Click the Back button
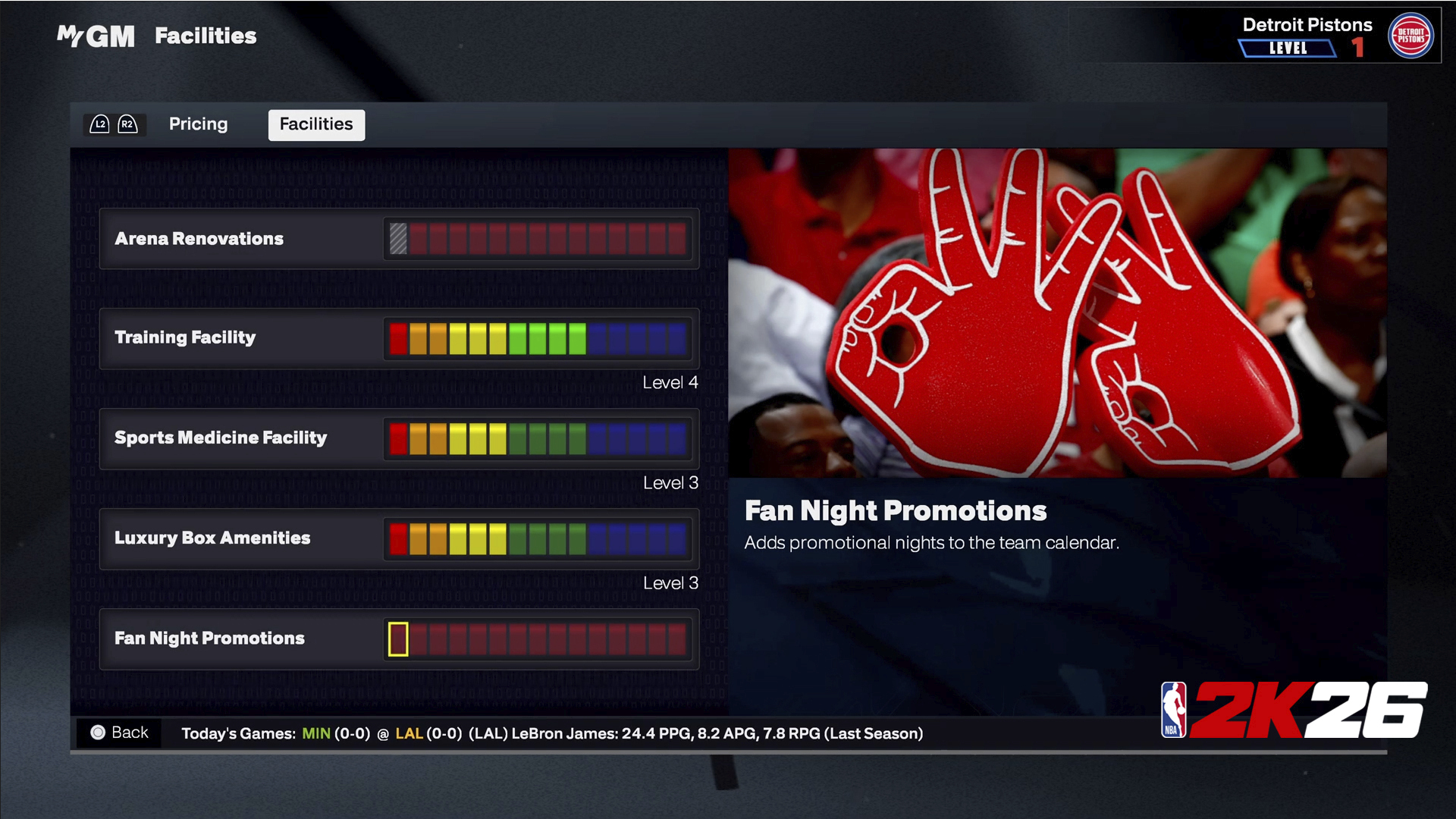The width and height of the screenshot is (1456, 819). 120,733
